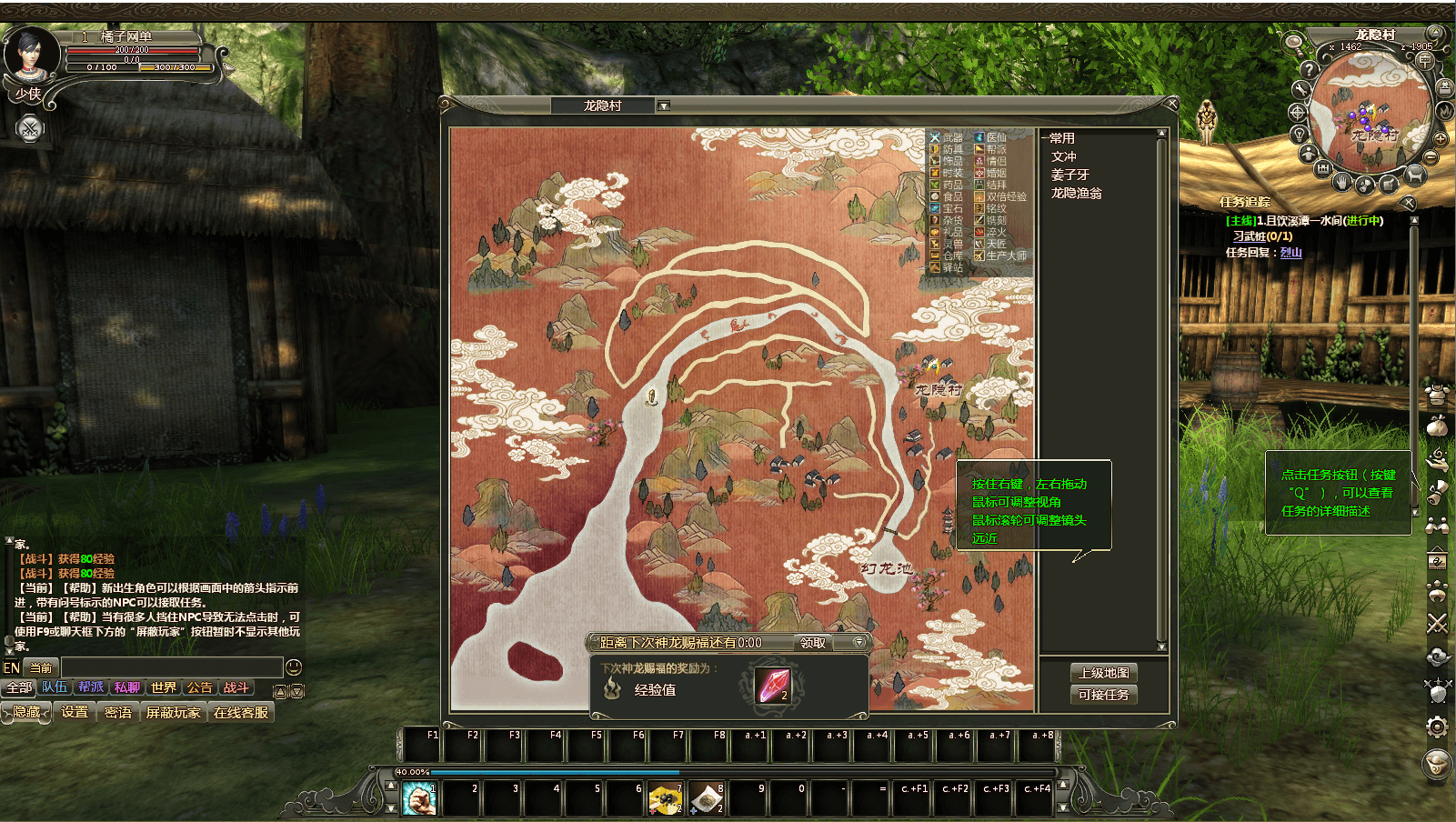
Task: Select 文冲 in the common NPC list
Action: (1064, 156)
